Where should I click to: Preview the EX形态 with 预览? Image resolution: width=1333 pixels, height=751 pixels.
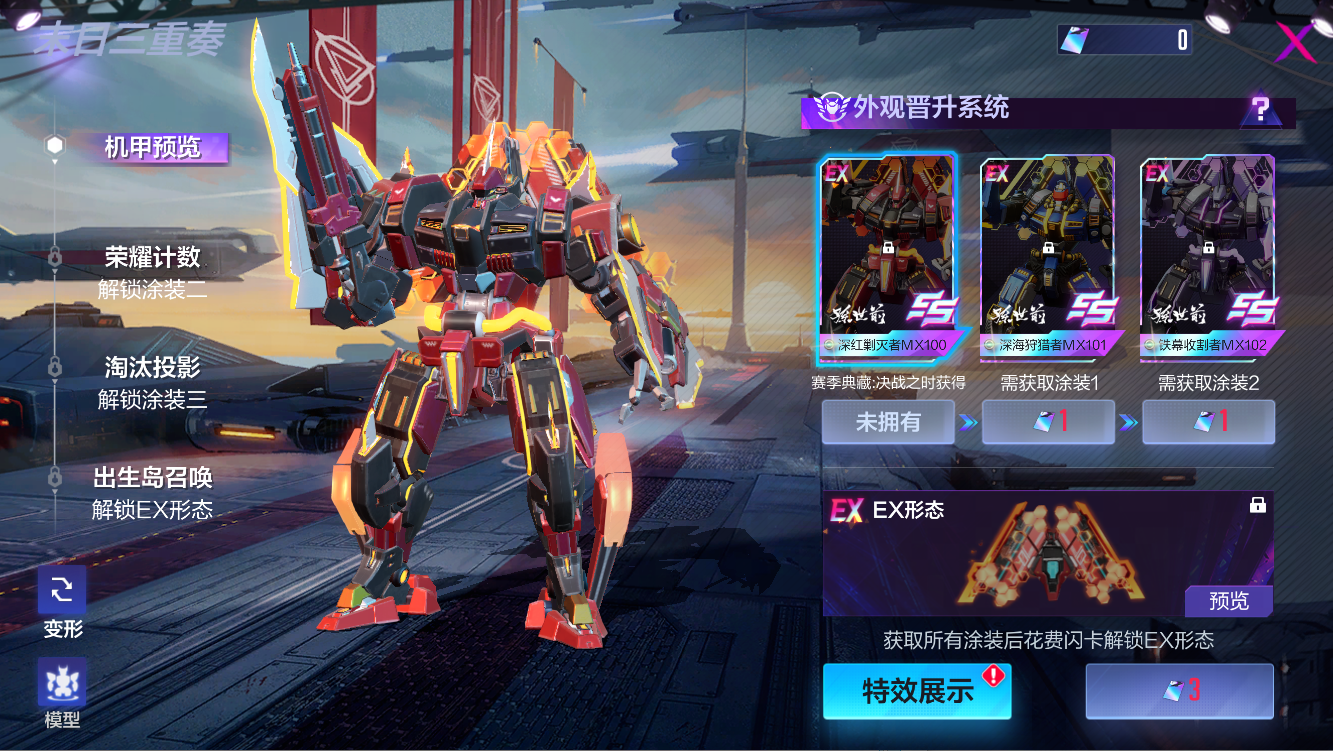[x=1229, y=601]
